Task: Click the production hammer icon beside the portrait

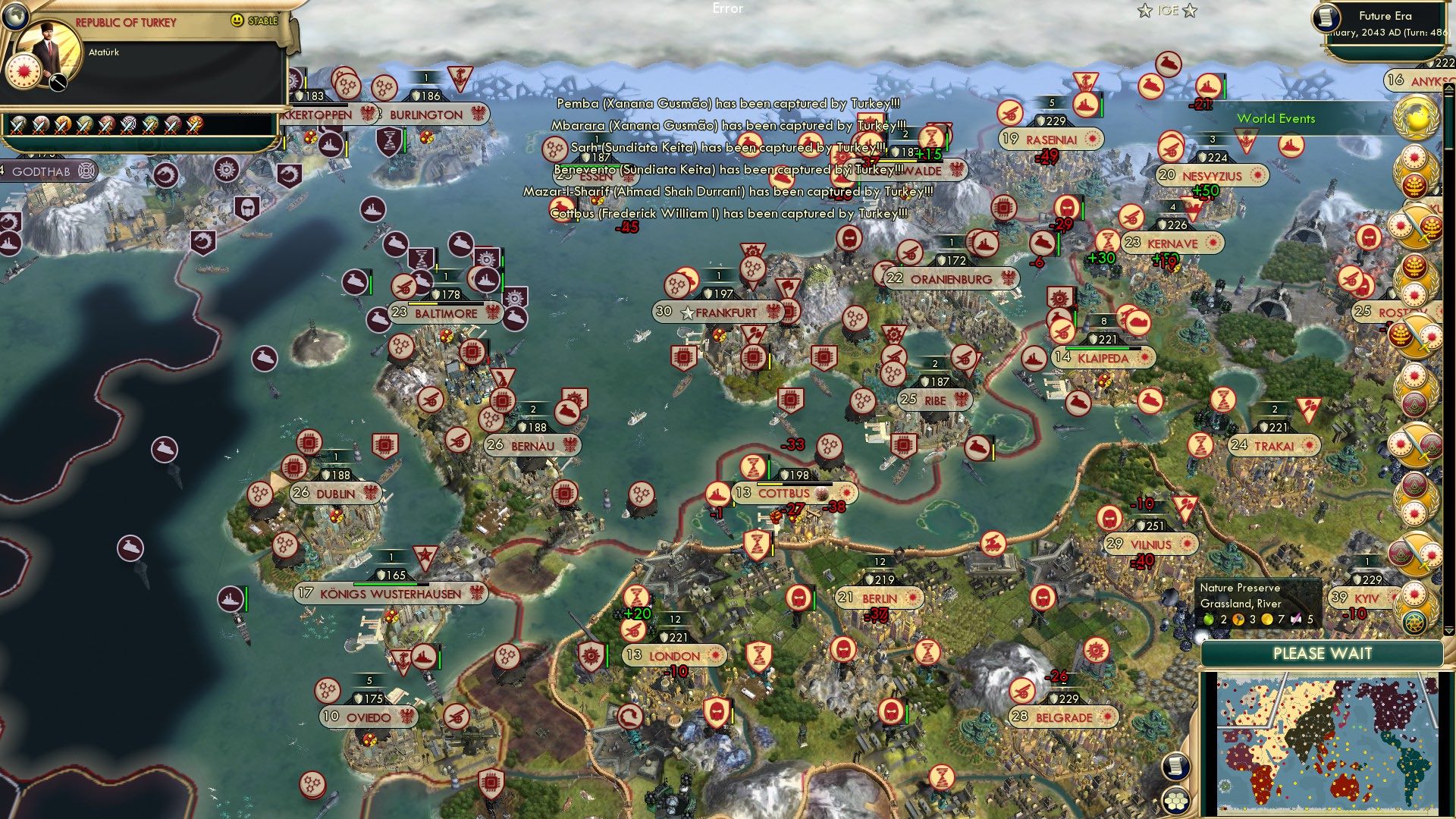Action: point(58,81)
